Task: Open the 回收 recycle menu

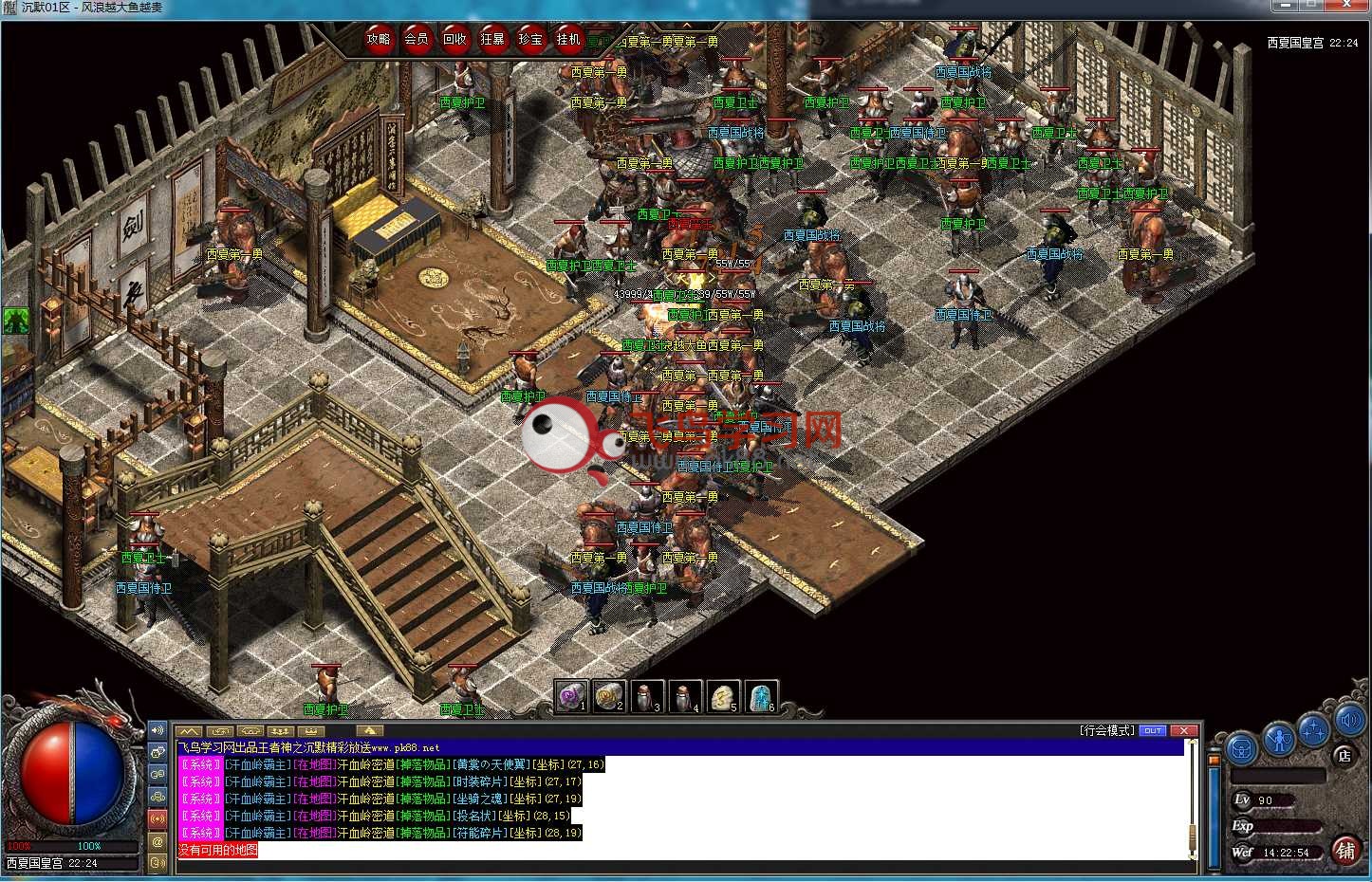Action: pos(454,40)
